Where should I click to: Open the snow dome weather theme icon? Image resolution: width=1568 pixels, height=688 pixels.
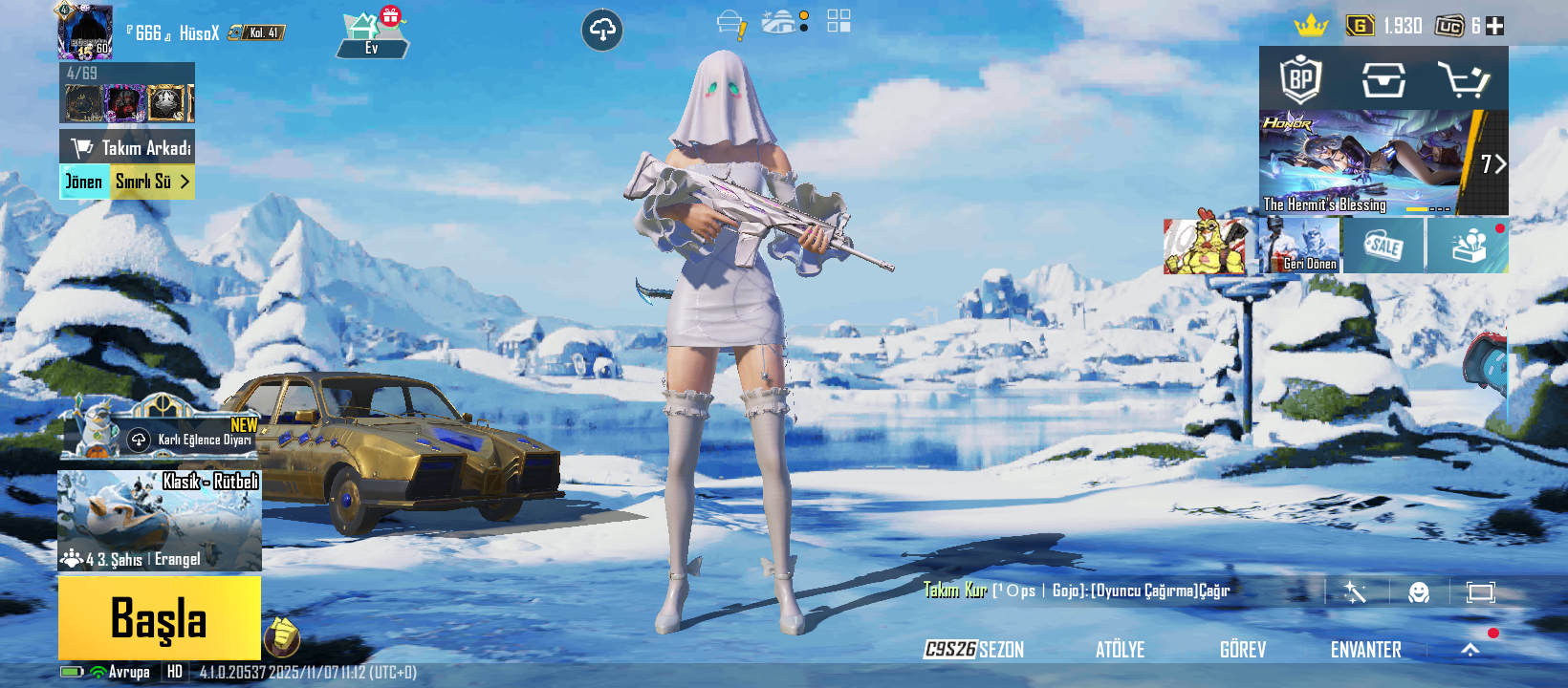tap(776, 21)
